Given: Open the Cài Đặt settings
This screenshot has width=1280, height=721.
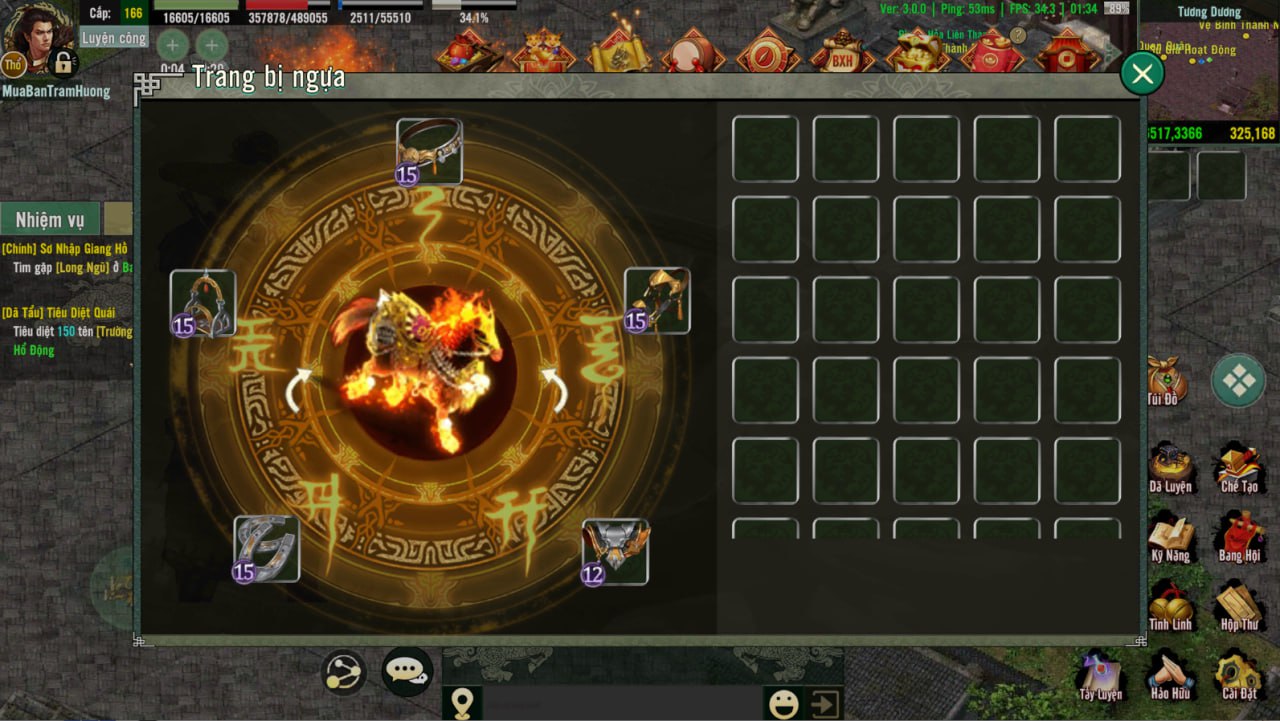Looking at the screenshot, I should tap(1238, 675).
